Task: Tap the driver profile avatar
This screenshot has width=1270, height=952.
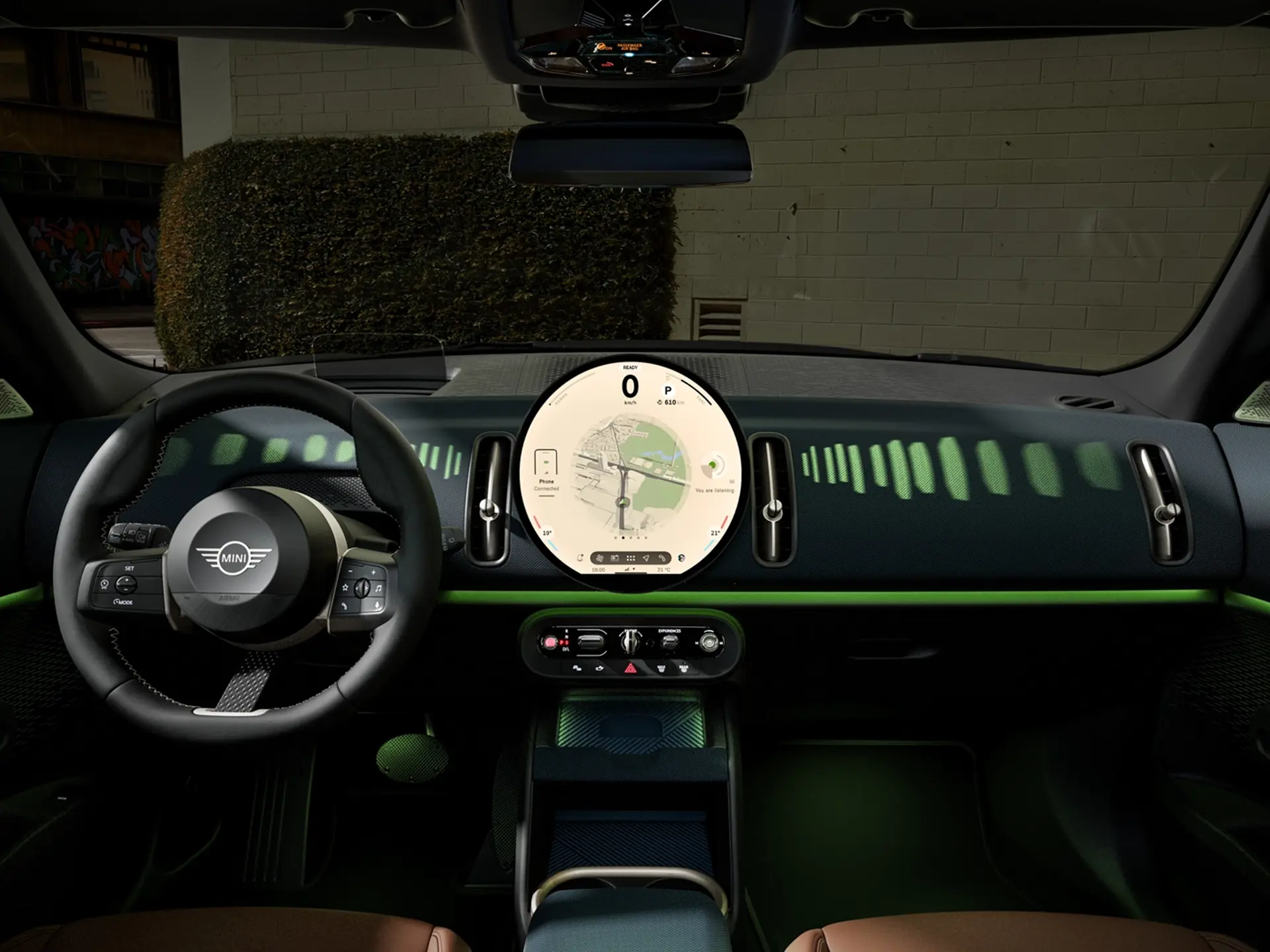Action: click(681, 559)
